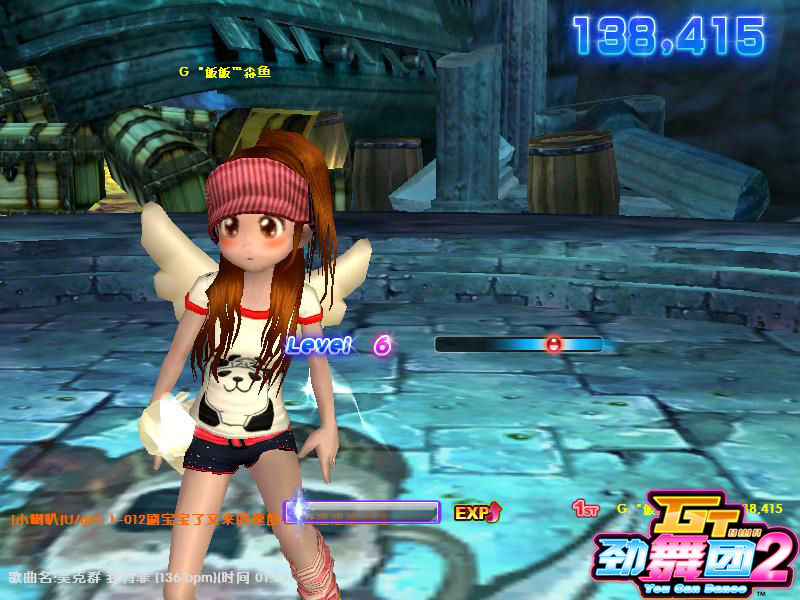Viewport: 800px width, 600px height.
Task: Click the orange megaphone broadcast chat message
Action: click(145, 519)
